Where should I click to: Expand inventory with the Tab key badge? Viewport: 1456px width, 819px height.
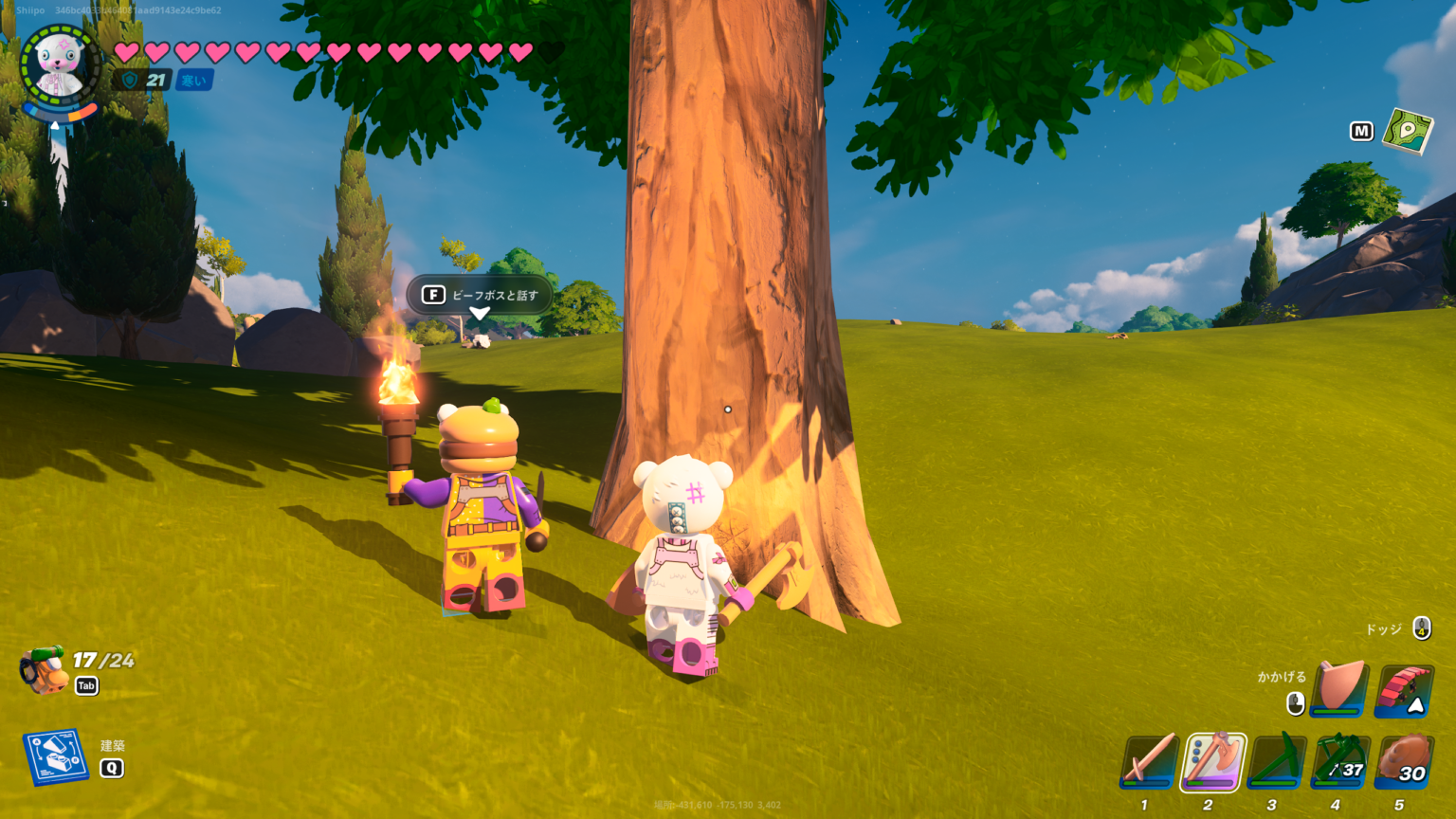click(85, 685)
